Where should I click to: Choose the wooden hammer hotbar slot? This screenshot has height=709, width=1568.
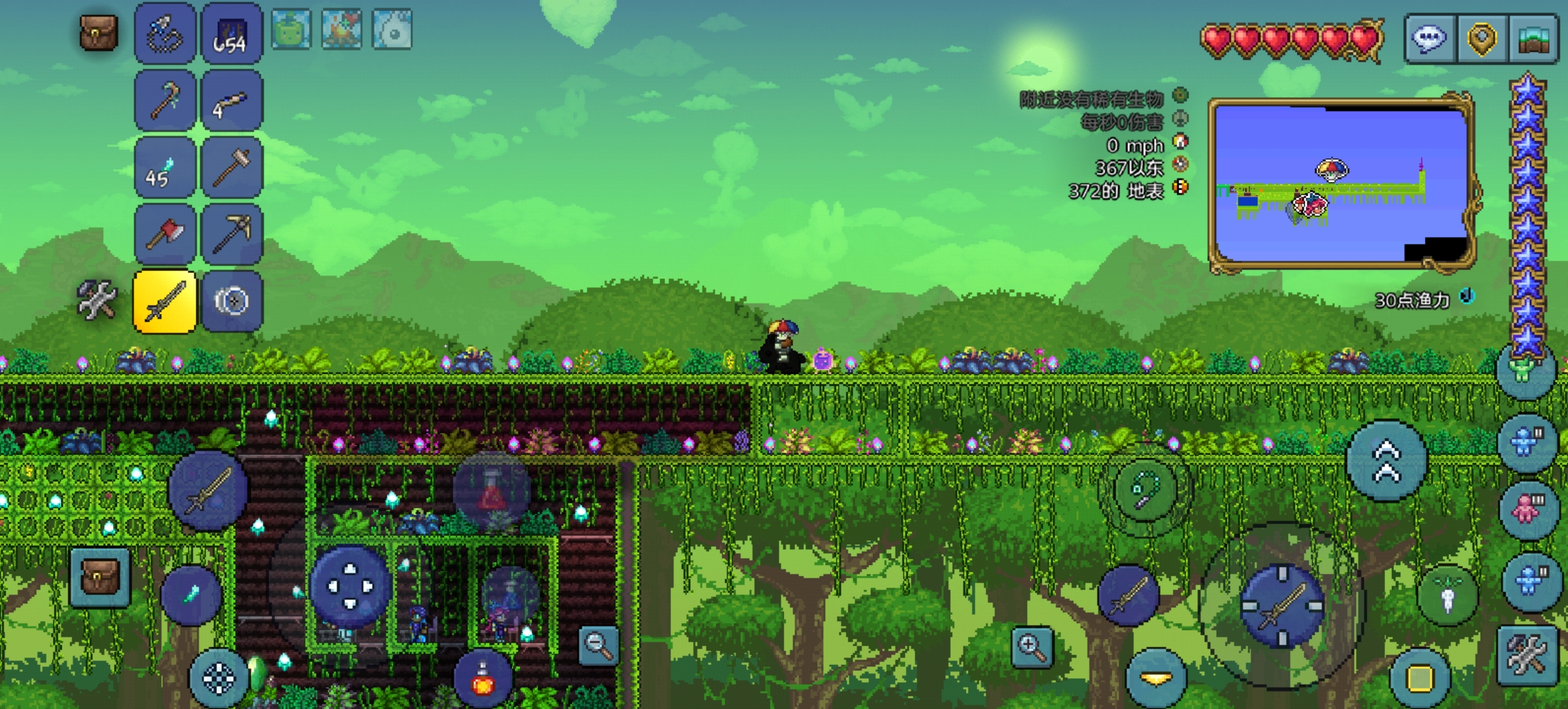tap(232, 168)
